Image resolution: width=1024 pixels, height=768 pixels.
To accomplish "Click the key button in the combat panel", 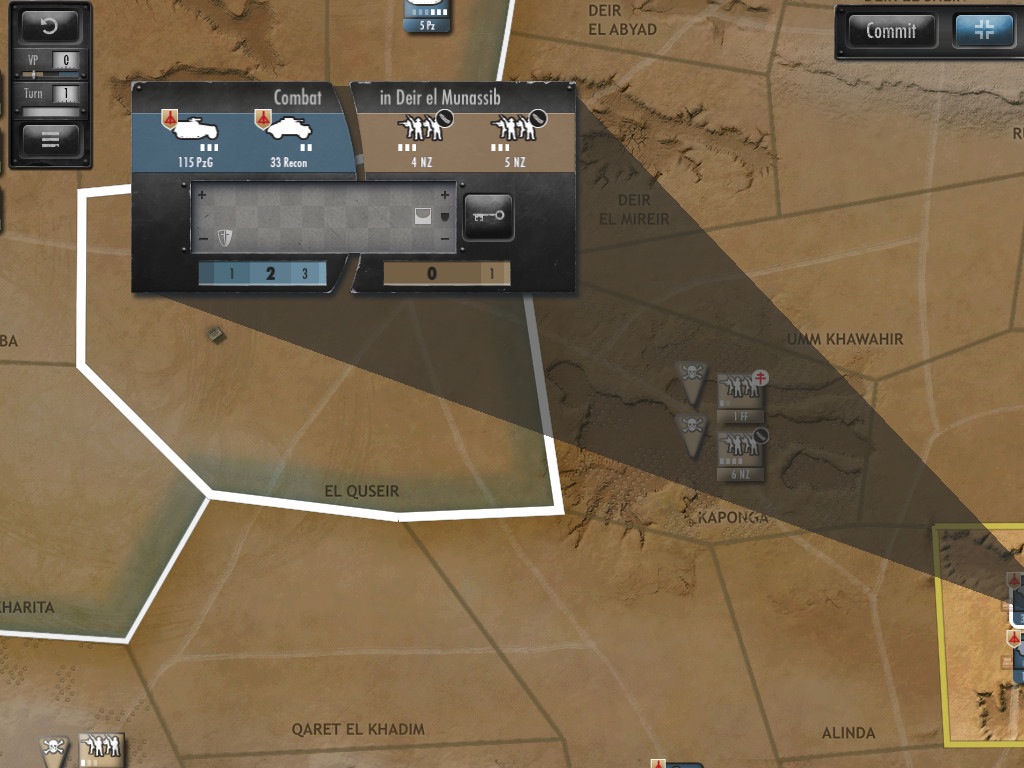I will point(489,217).
